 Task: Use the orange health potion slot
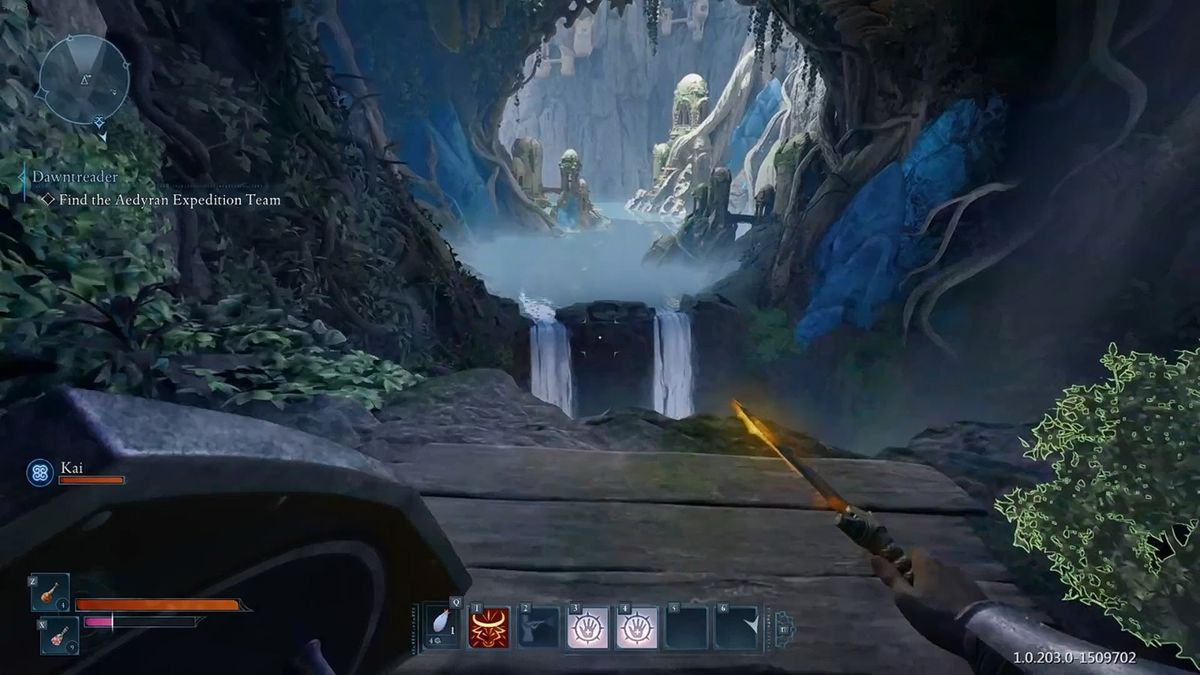pyautogui.click(x=50, y=592)
